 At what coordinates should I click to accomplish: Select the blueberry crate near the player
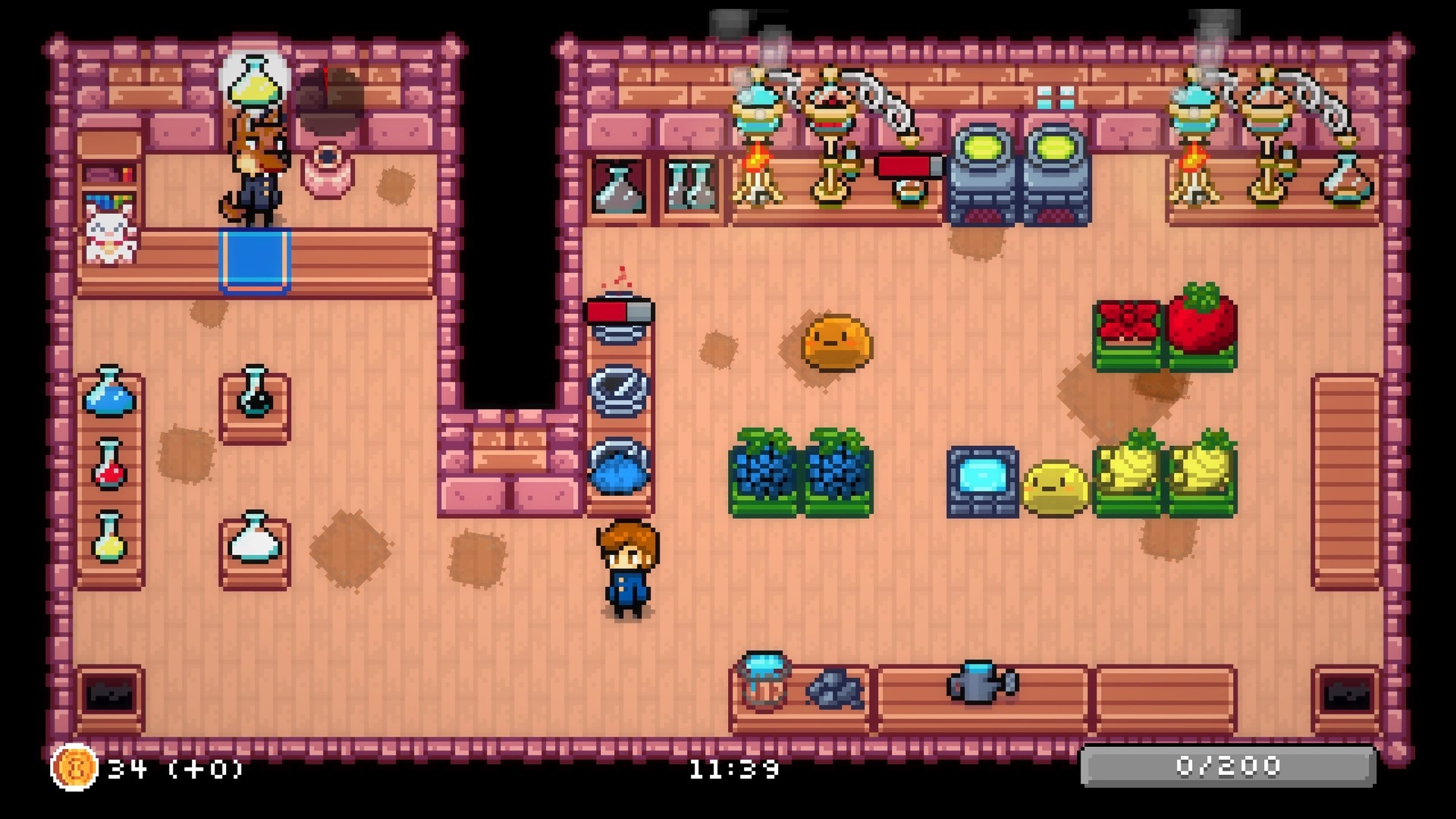tap(766, 474)
